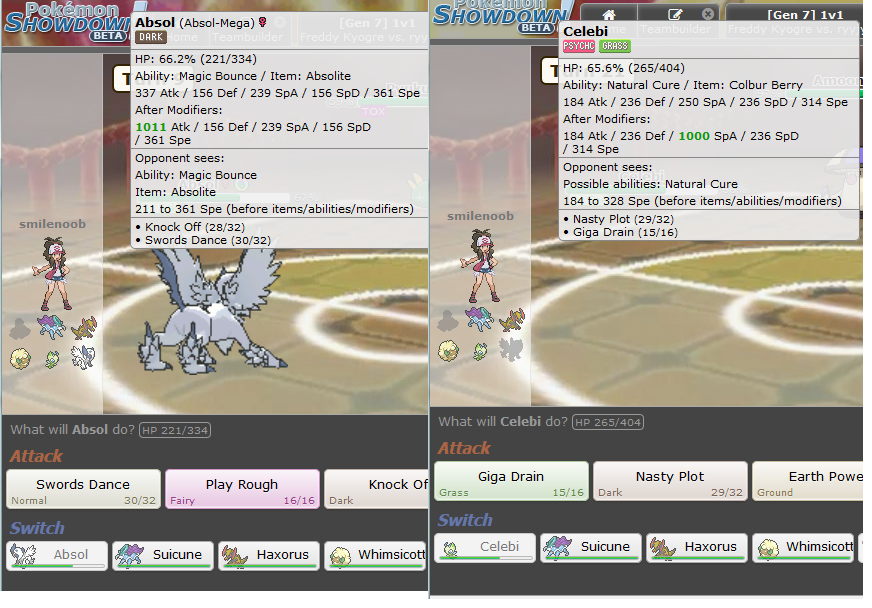The height and width of the screenshot is (608, 872).
Task: Choose the Play Rough fairy move
Action: point(242,489)
